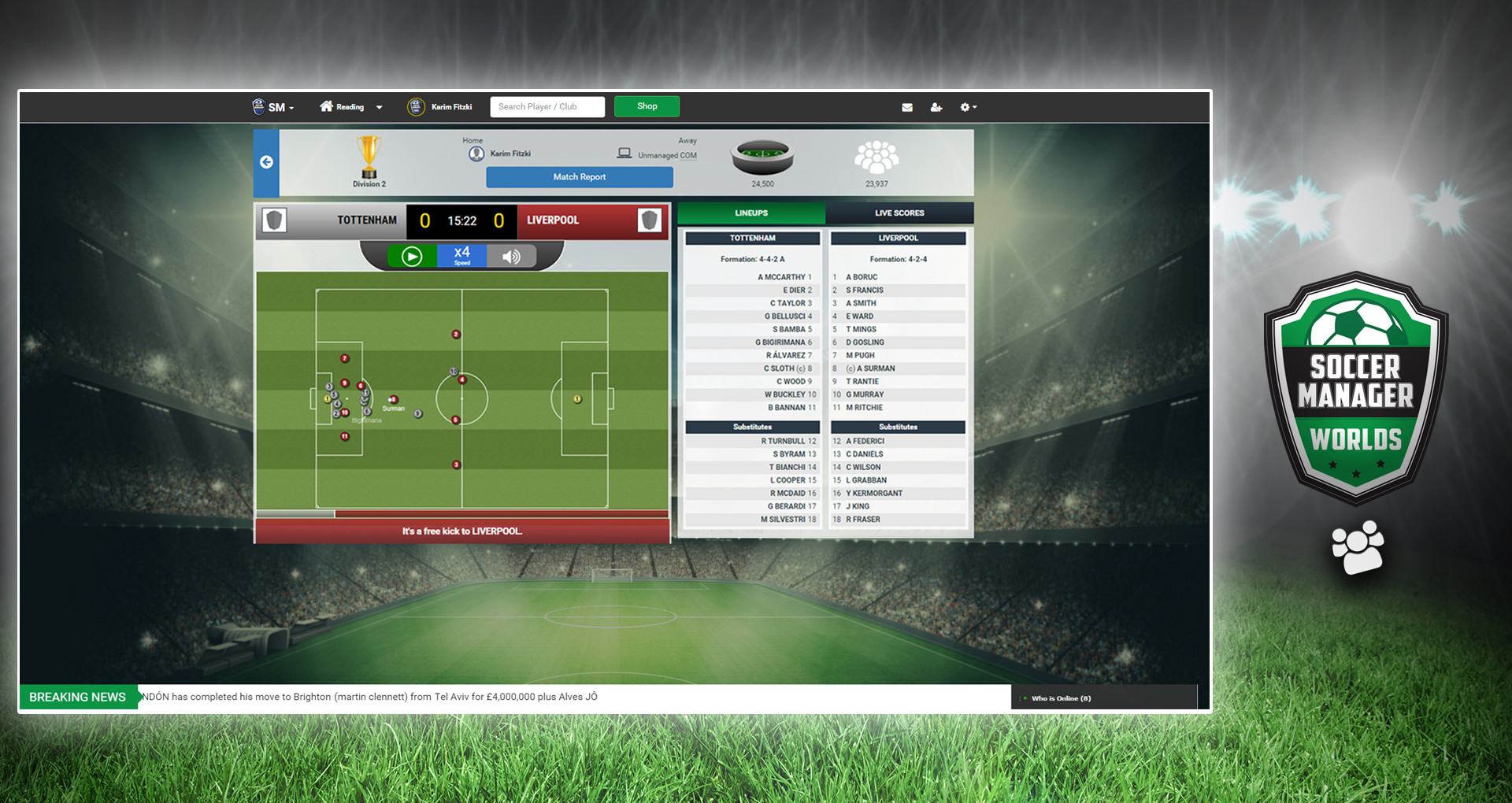The height and width of the screenshot is (803, 1512).
Task: Expand the settings gear dropdown
Action: point(974,107)
